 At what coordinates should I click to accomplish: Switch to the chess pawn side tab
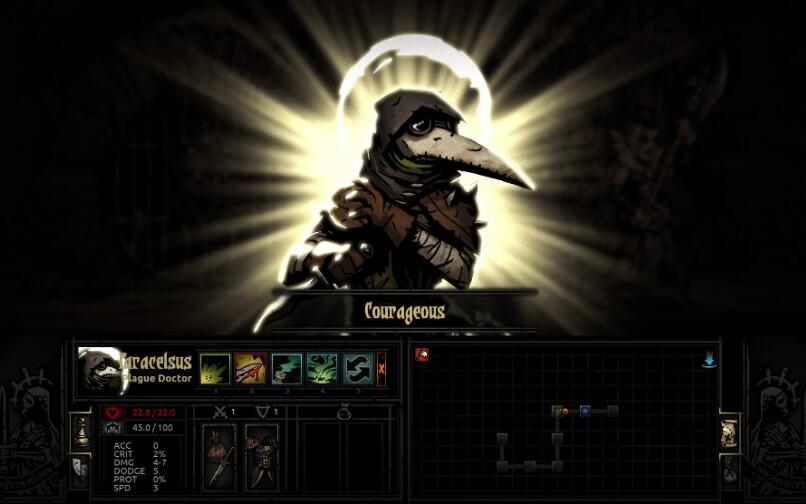(x=79, y=431)
